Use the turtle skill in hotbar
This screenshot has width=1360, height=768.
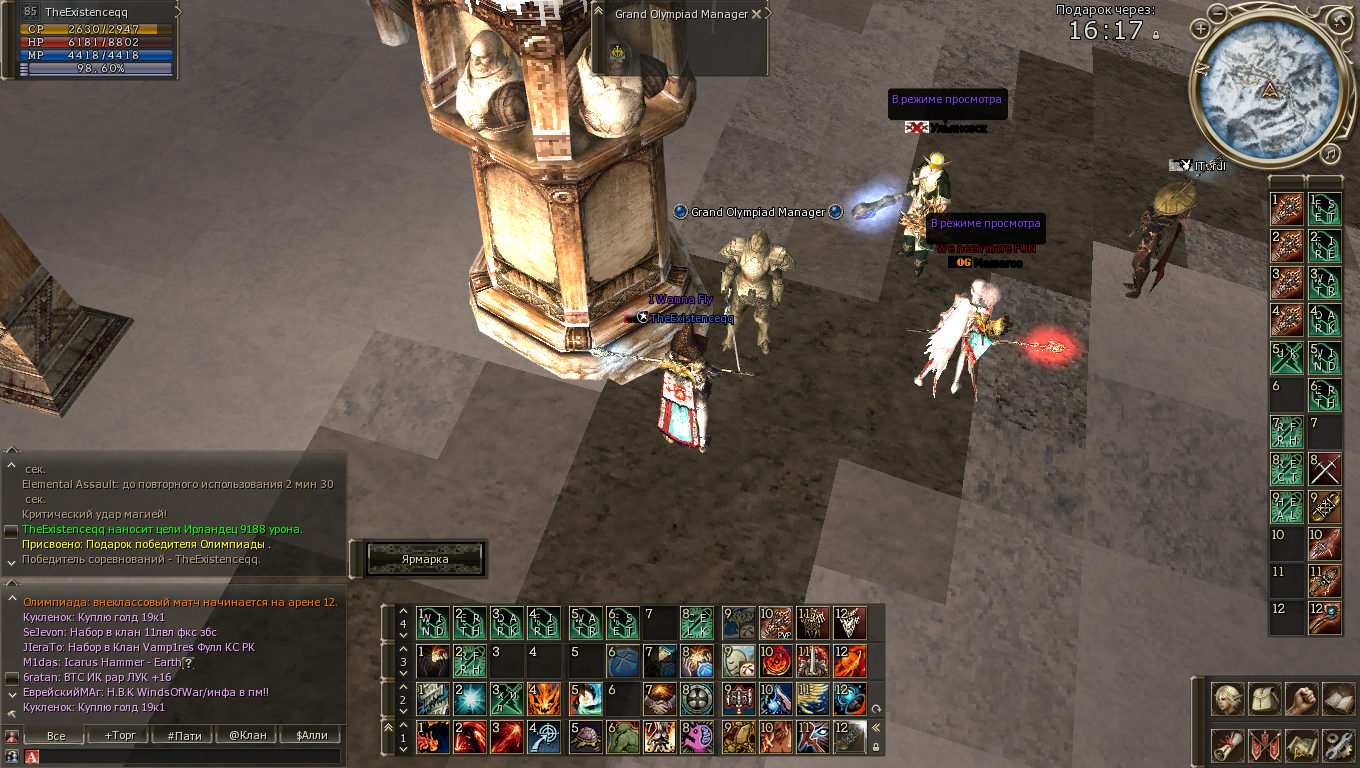tap(586, 737)
